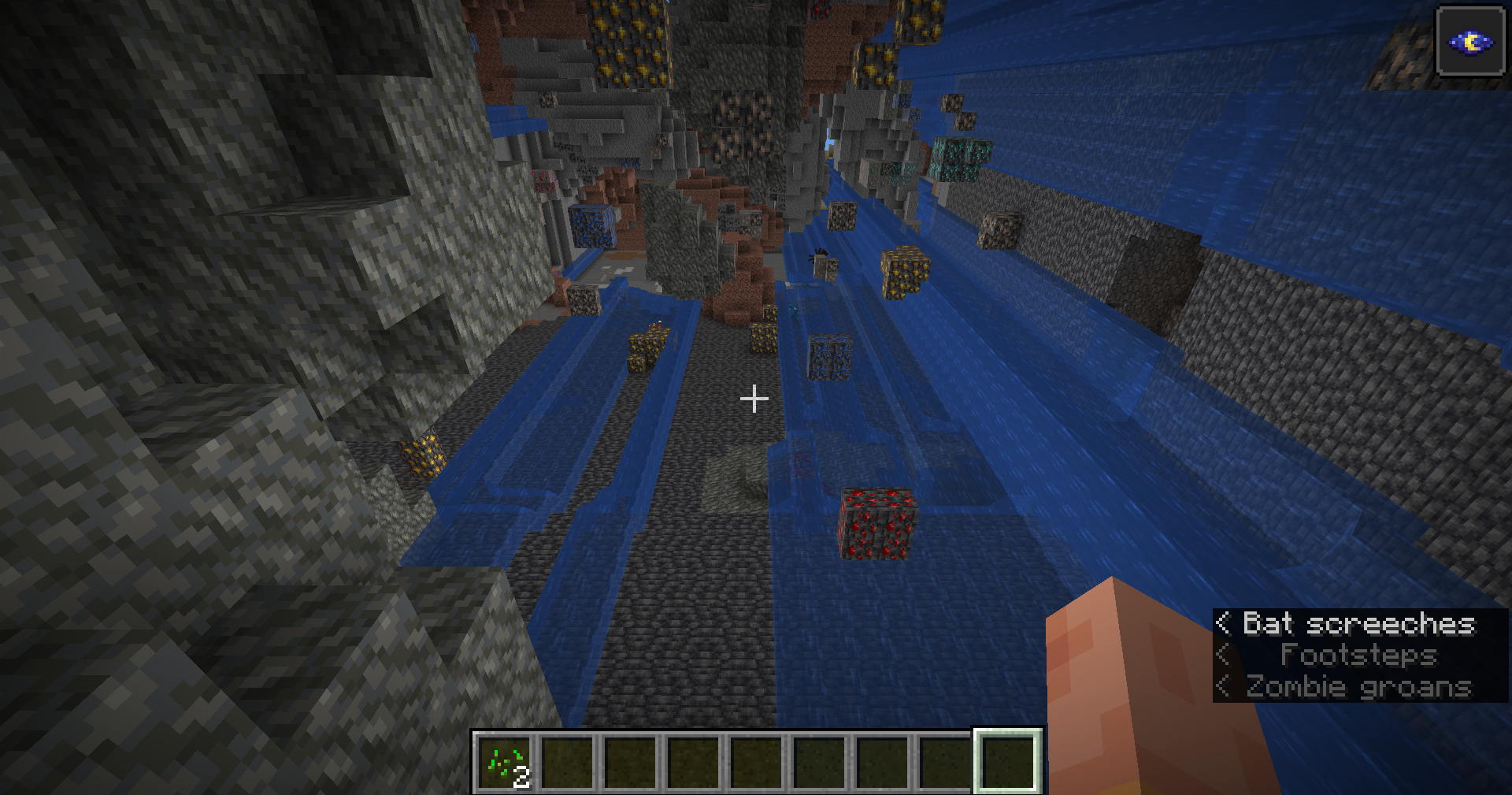The image size is (1512, 795).
Task: Click the Night Vision status effect icon
Action: (1470, 42)
